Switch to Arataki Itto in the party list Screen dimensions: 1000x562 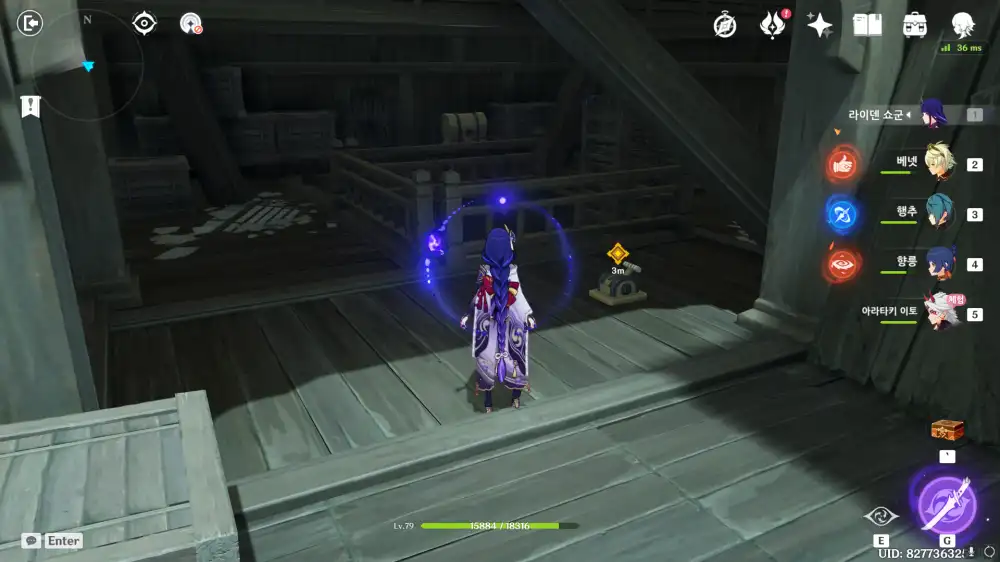937,312
